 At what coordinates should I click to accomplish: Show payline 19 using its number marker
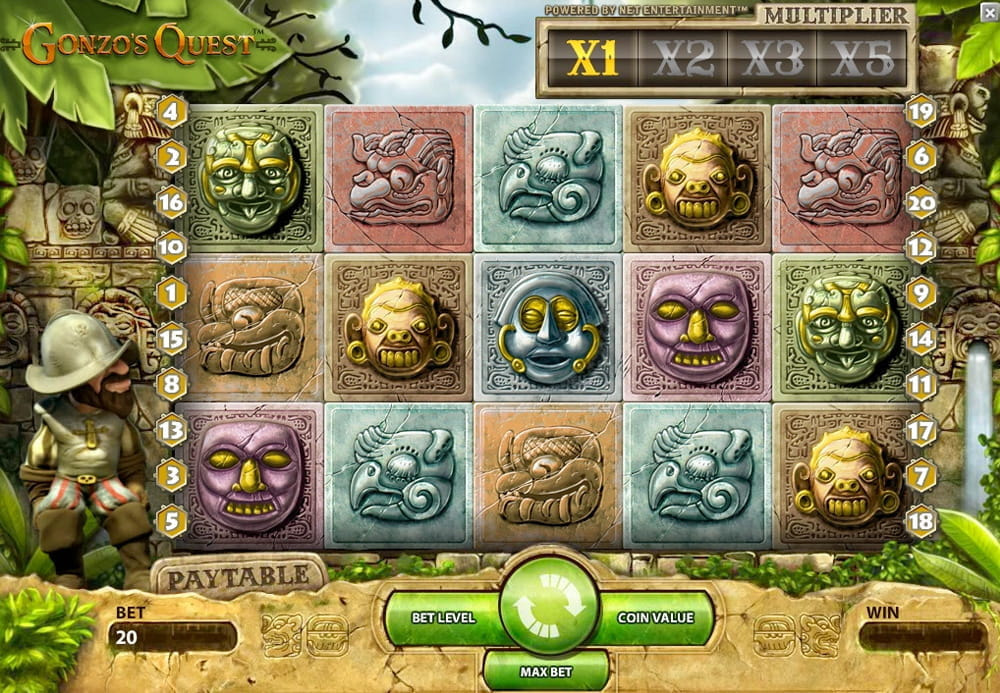point(920,111)
